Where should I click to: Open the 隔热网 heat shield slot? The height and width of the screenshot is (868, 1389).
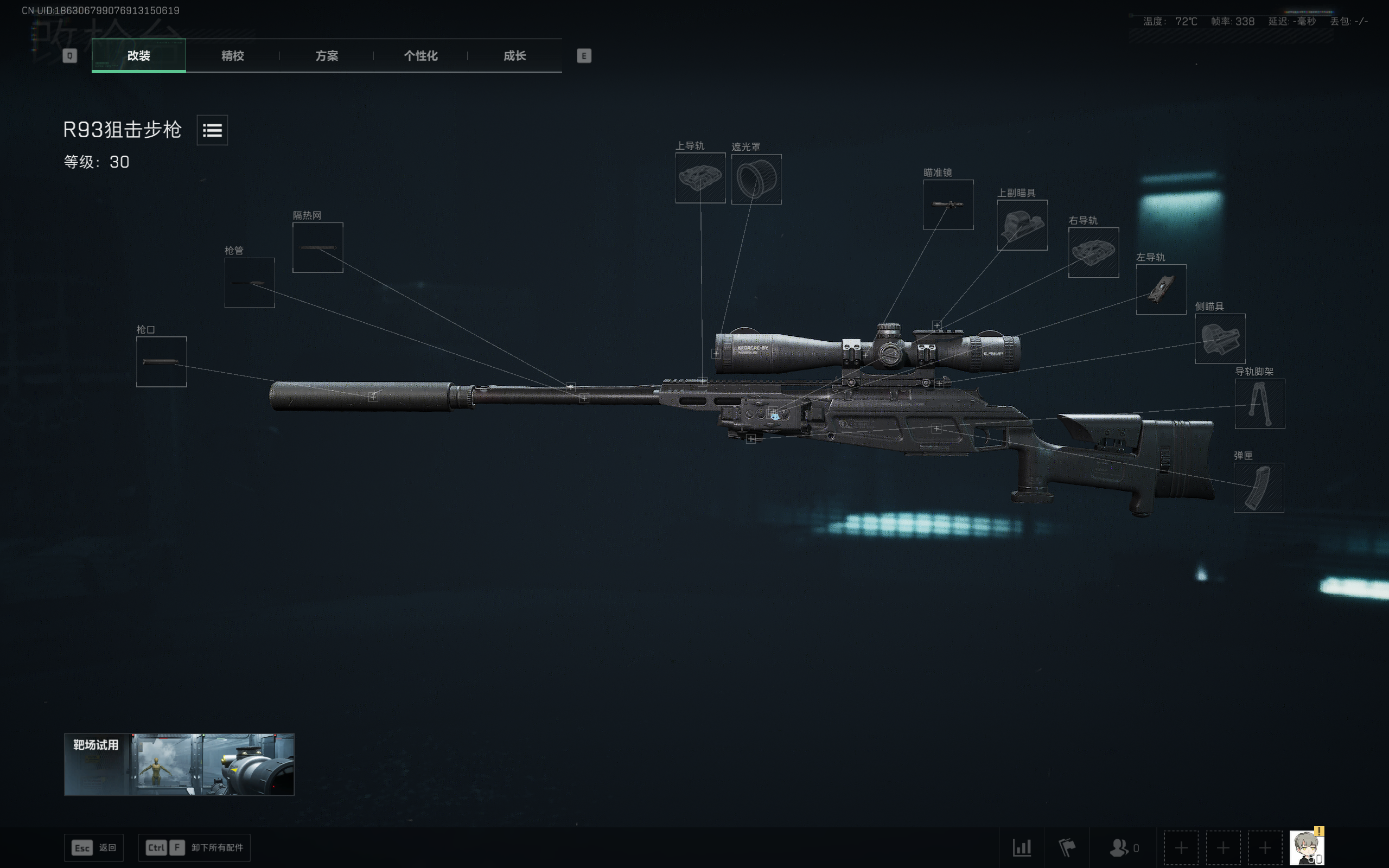318,247
